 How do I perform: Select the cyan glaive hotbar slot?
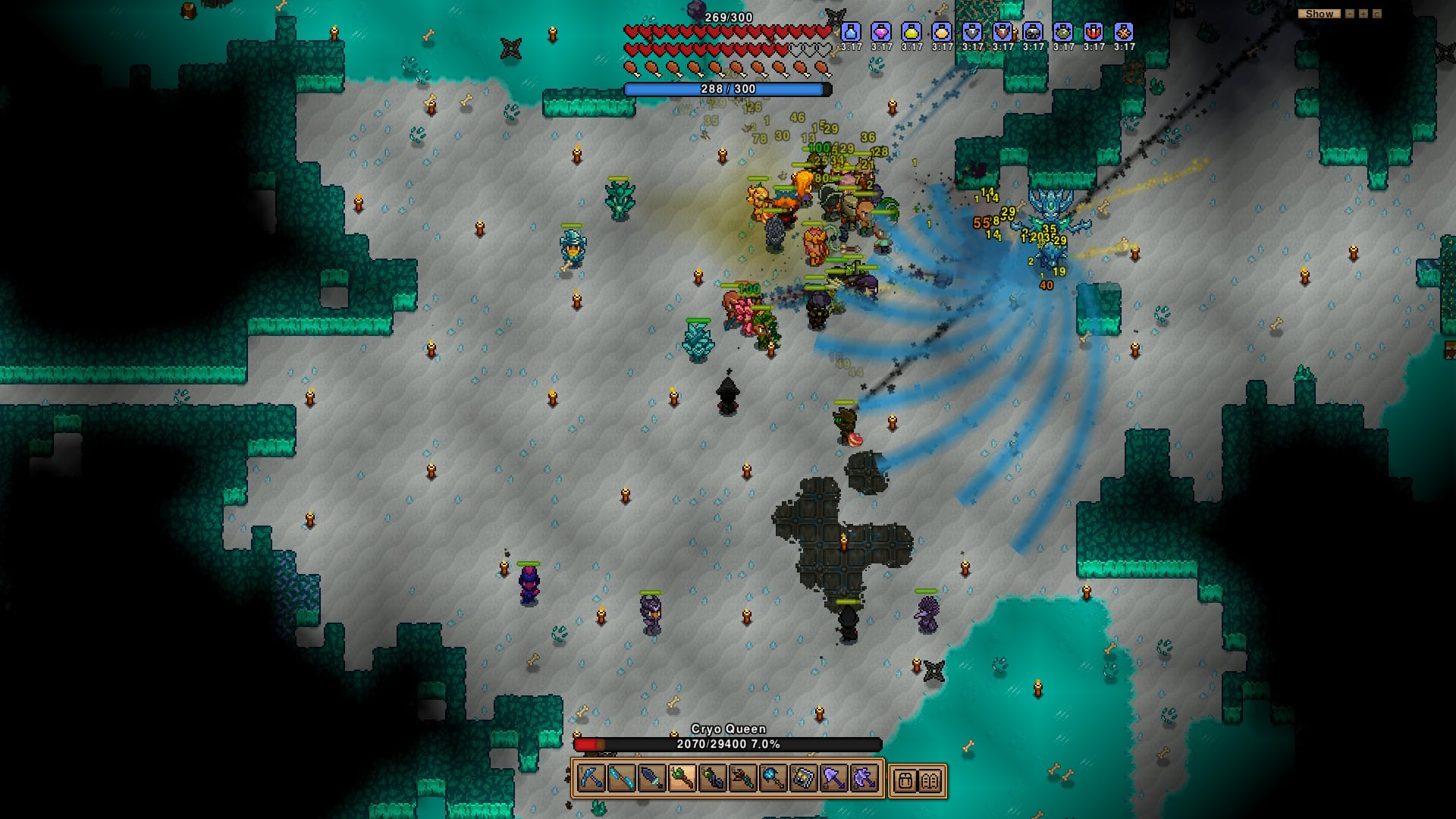[621, 779]
